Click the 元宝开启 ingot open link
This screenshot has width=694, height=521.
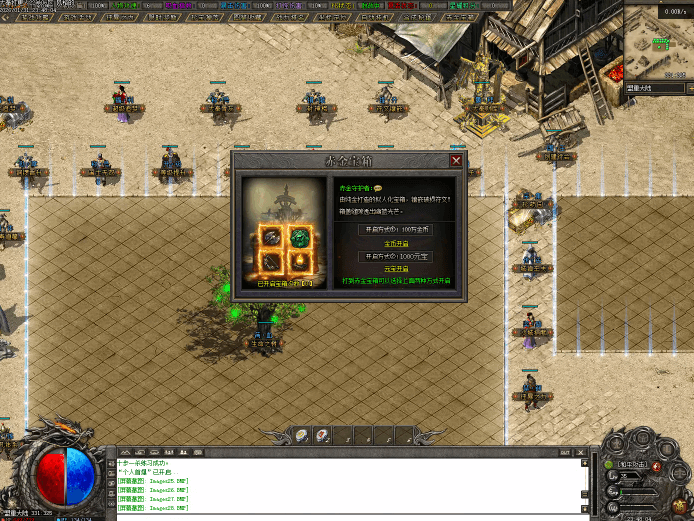(x=395, y=269)
